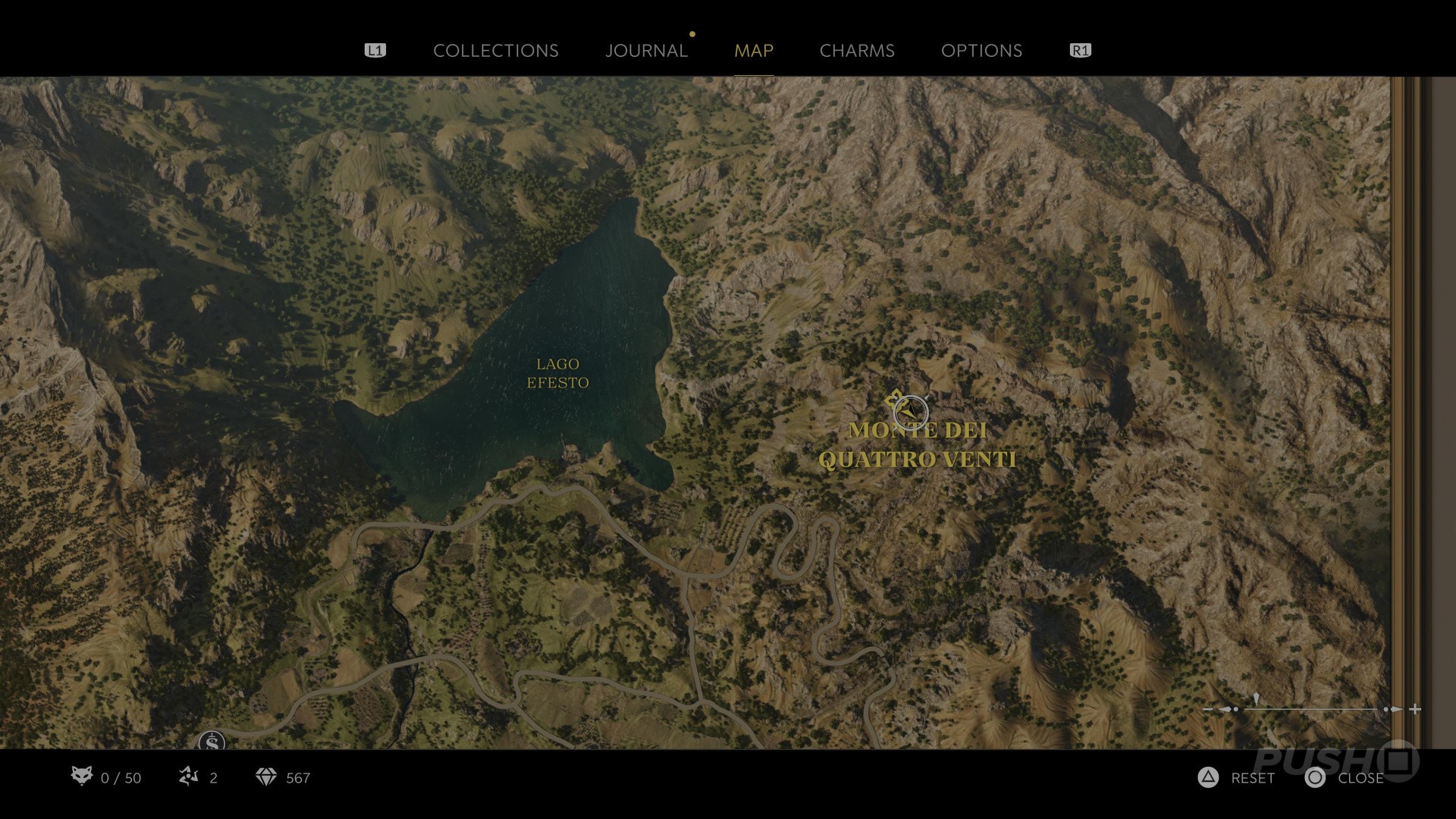1456x819 pixels.
Task: Select the gold quatrefoil objective marker
Action: click(894, 397)
